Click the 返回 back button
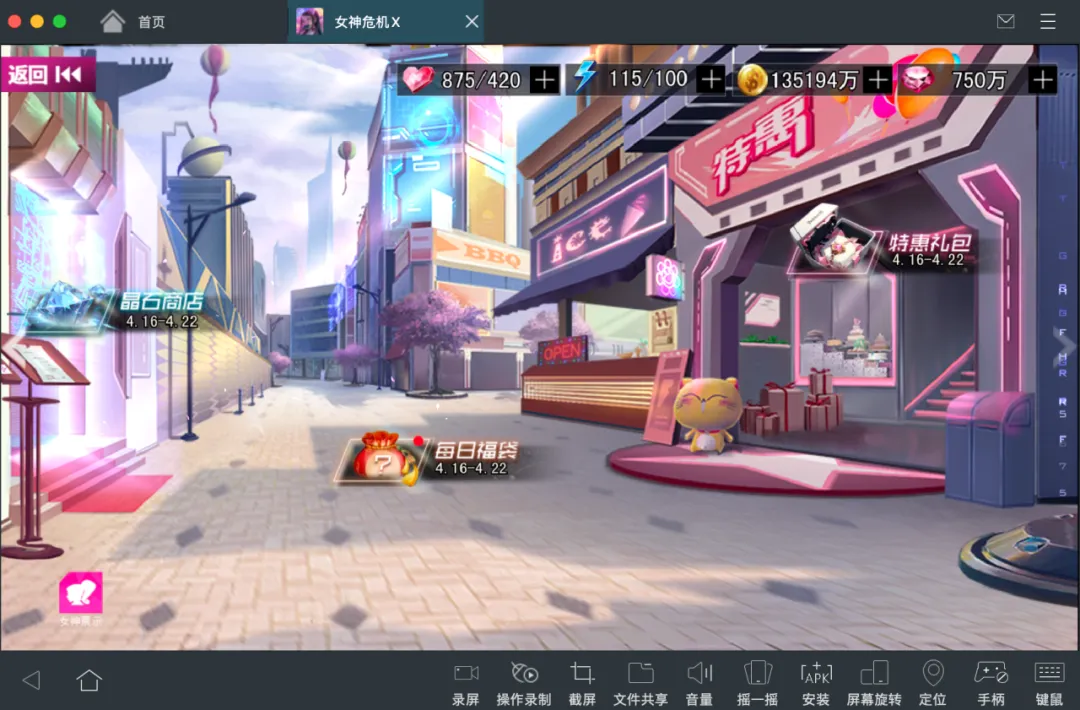Screen dimensions: 1080x710 click(x=46, y=75)
